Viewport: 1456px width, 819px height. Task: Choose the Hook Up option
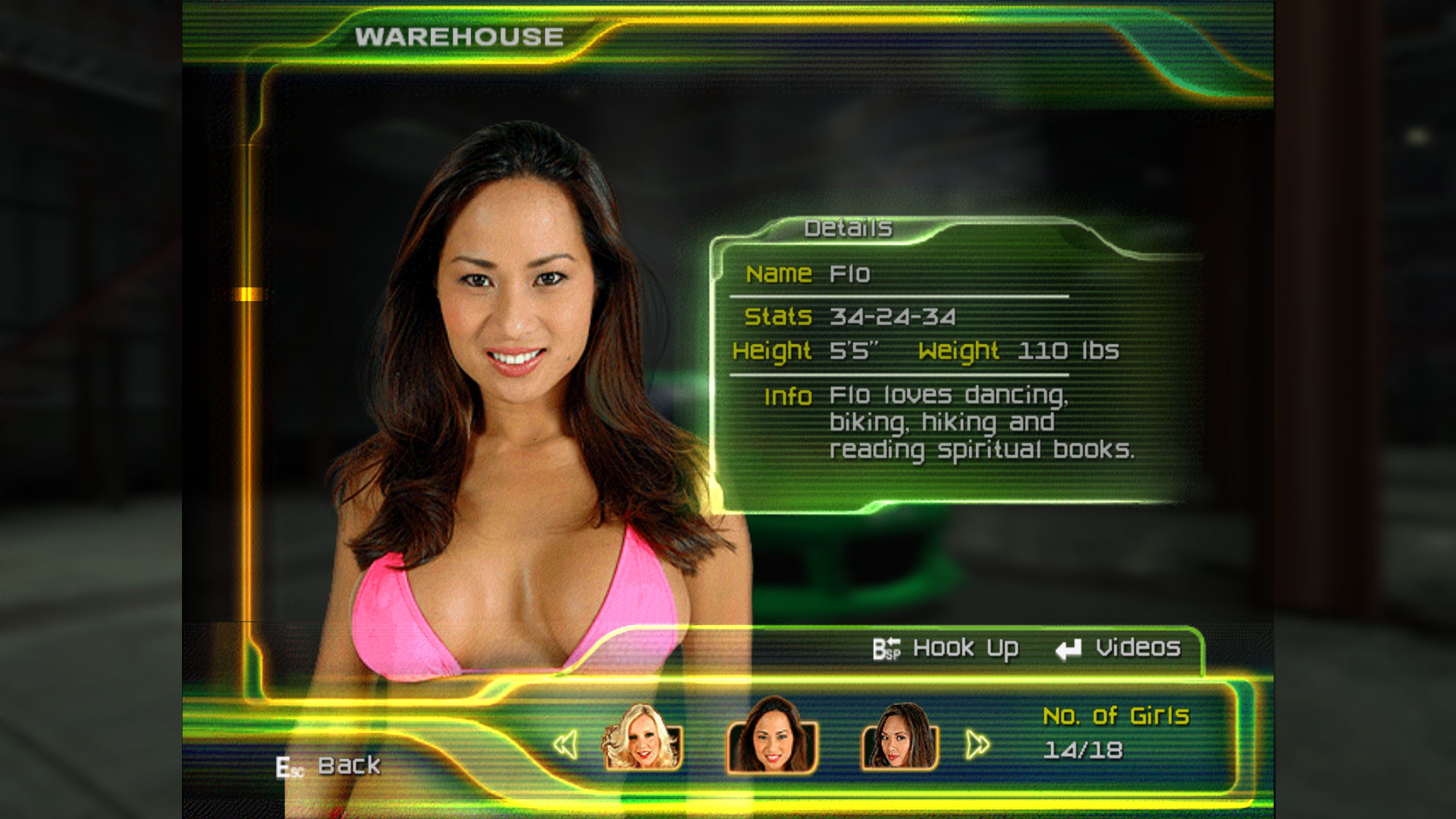946,648
